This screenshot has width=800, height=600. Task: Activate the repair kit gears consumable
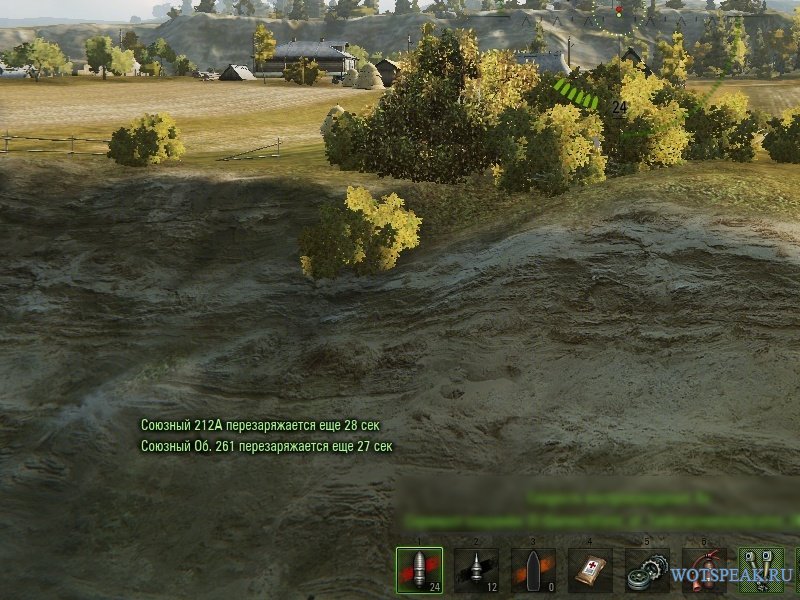647,571
